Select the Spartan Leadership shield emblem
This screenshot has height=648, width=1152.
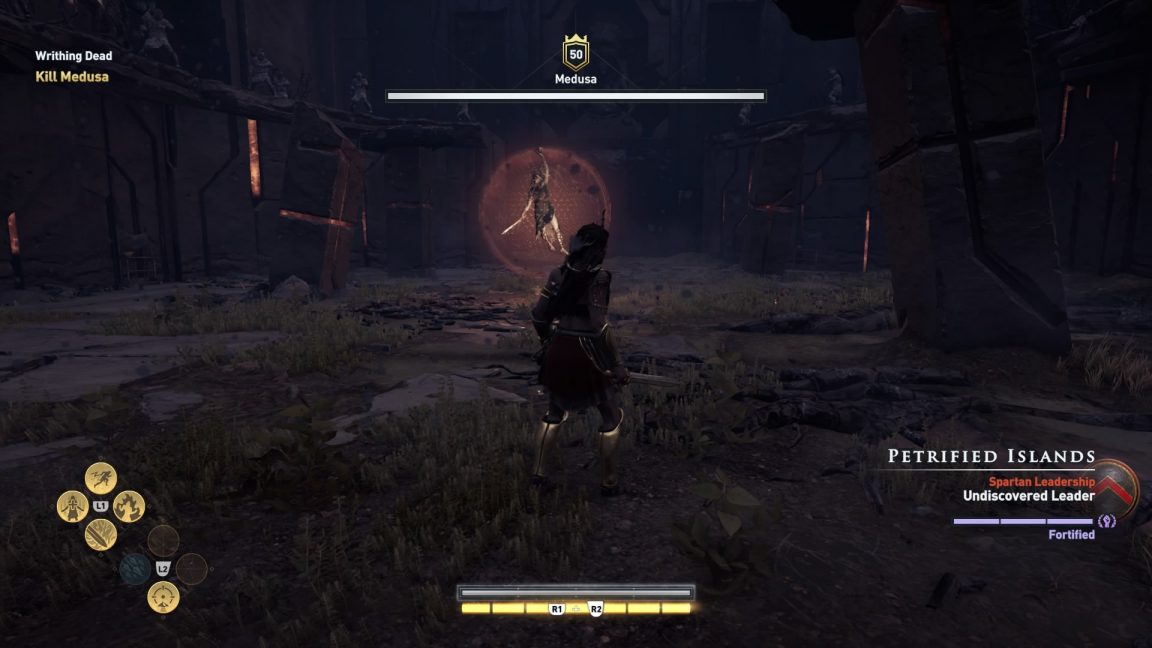tap(1119, 485)
